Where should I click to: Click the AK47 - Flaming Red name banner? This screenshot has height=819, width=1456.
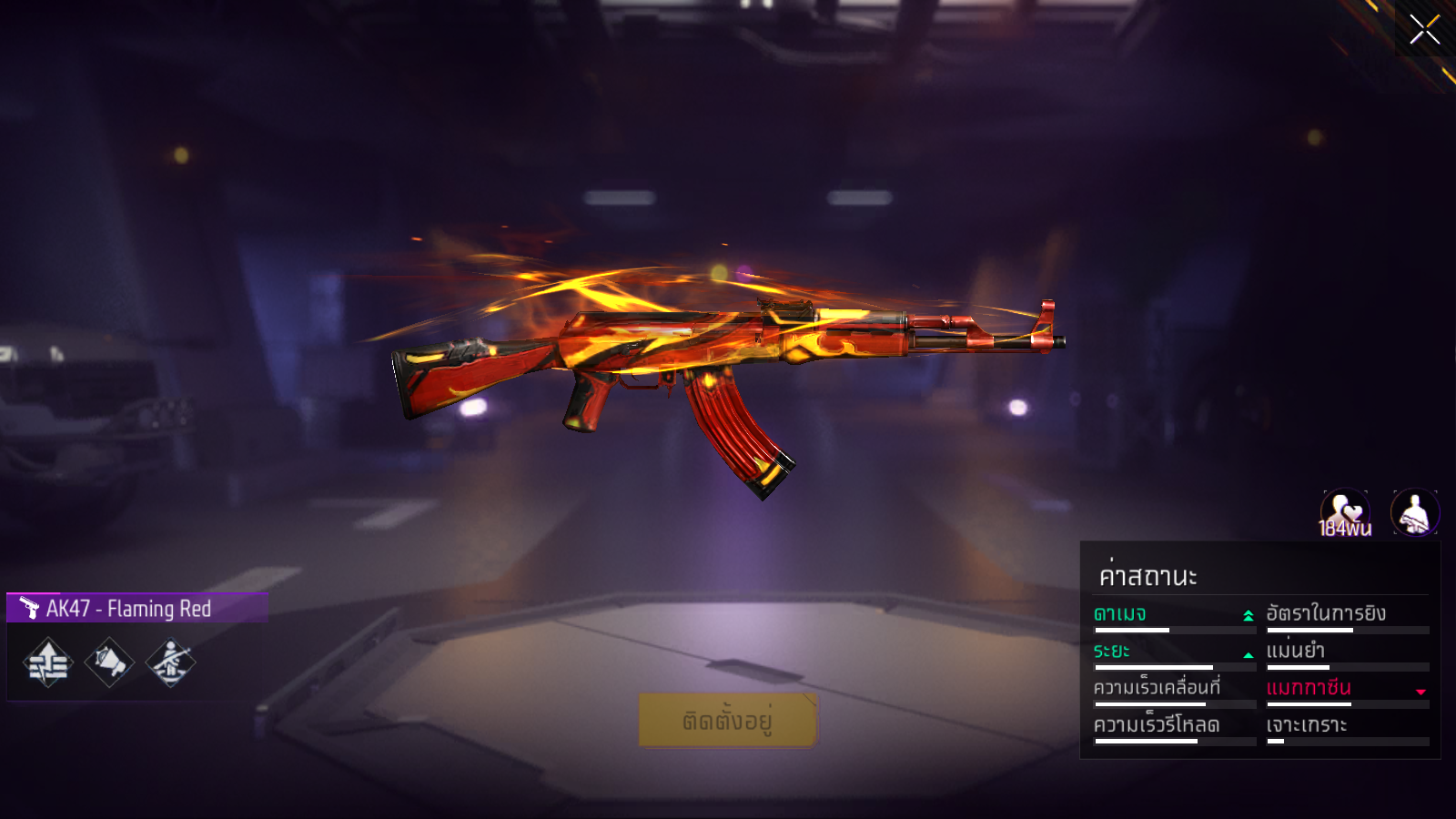pos(136,608)
